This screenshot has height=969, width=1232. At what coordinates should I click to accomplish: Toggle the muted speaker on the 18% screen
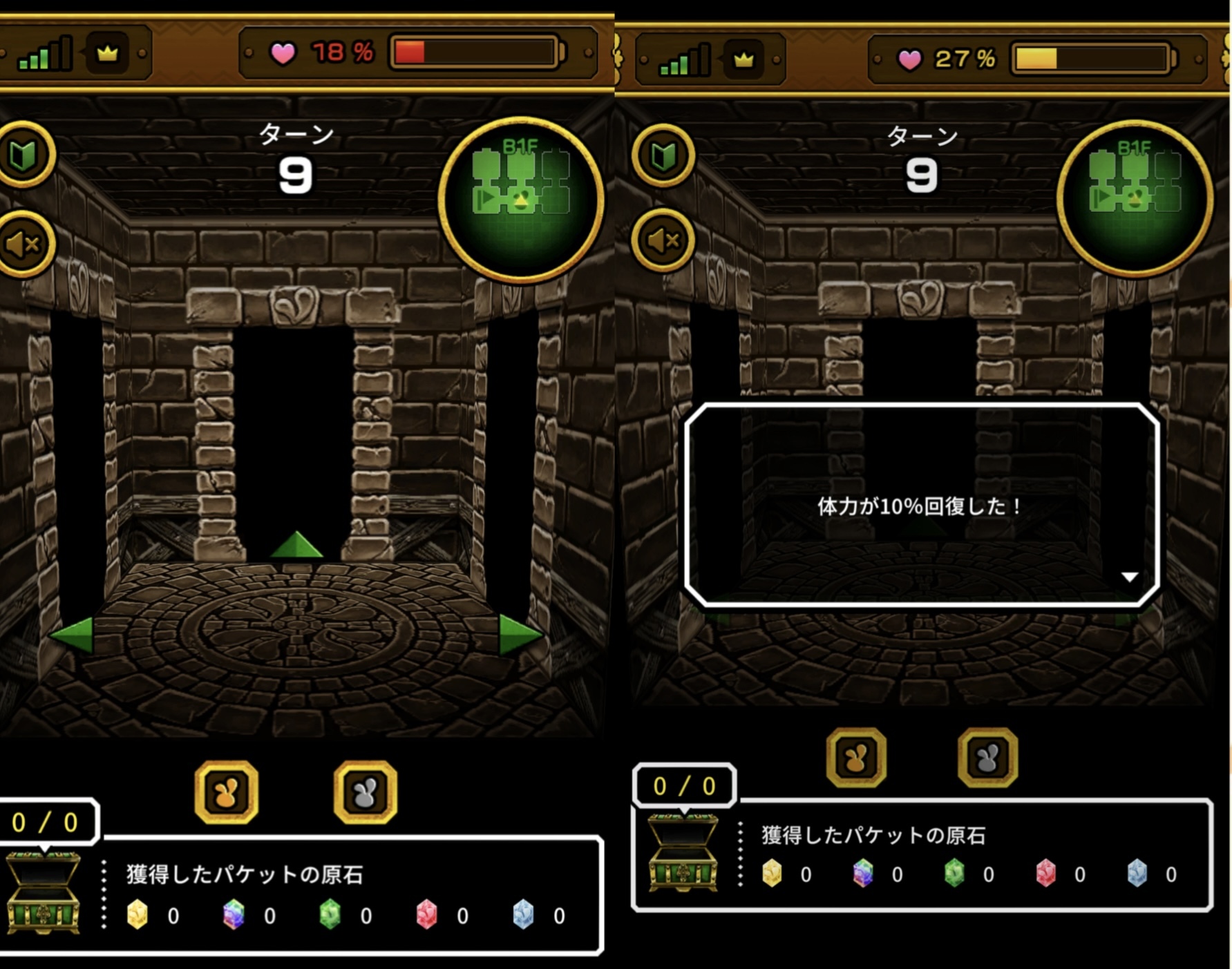[x=23, y=244]
